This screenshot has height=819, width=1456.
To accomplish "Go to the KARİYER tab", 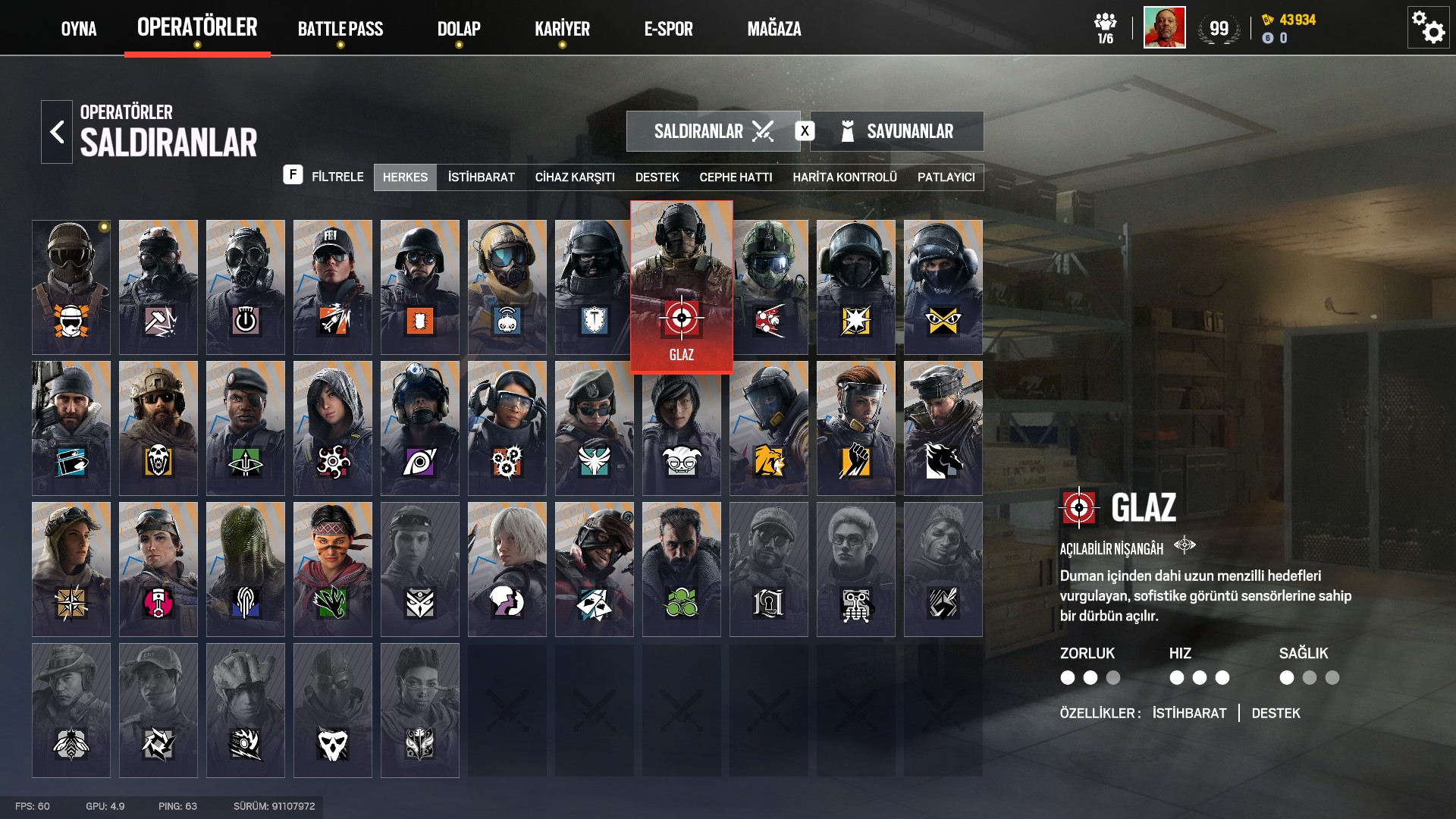I will tap(562, 29).
